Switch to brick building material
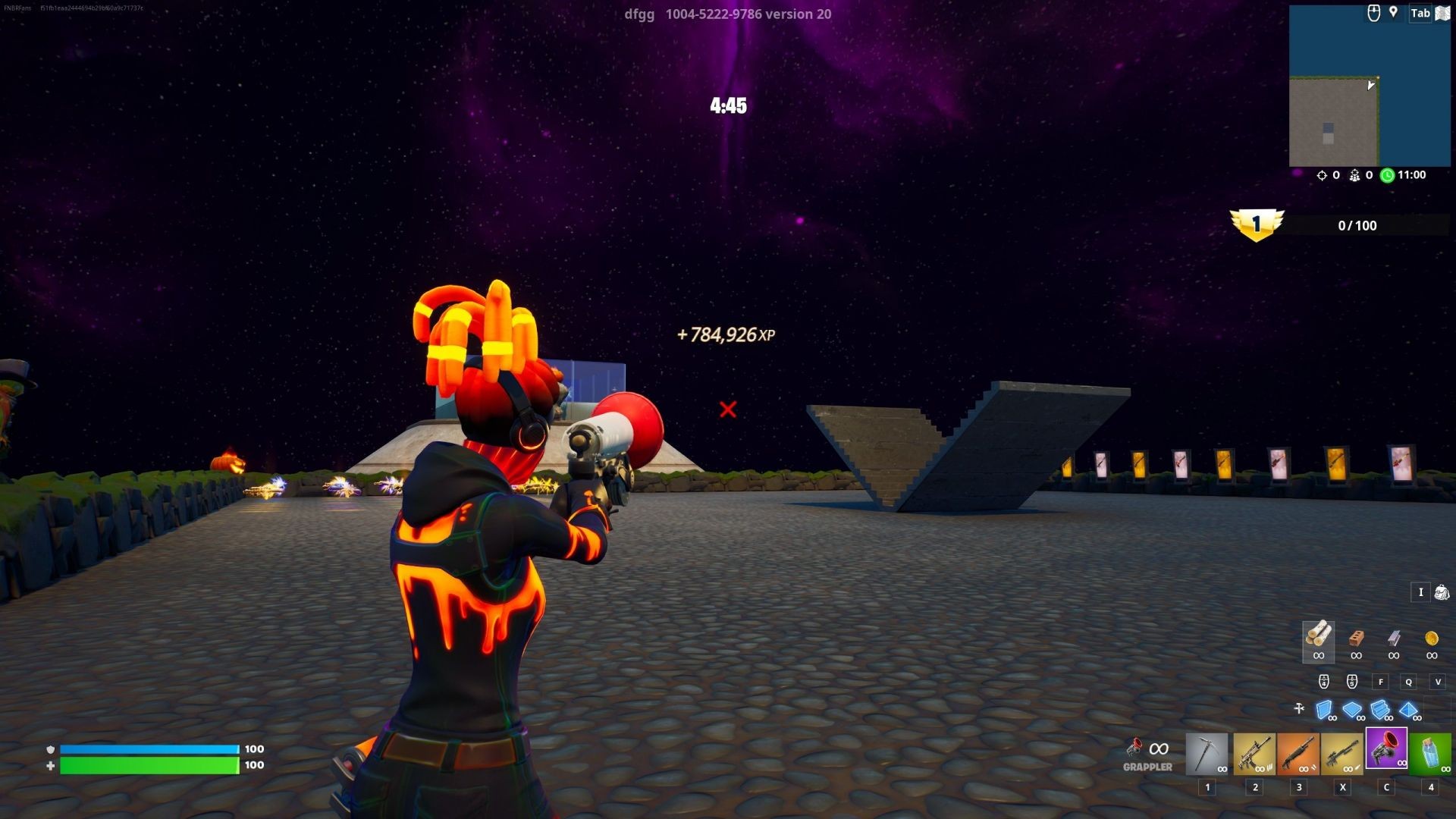 (x=1356, y=639)
